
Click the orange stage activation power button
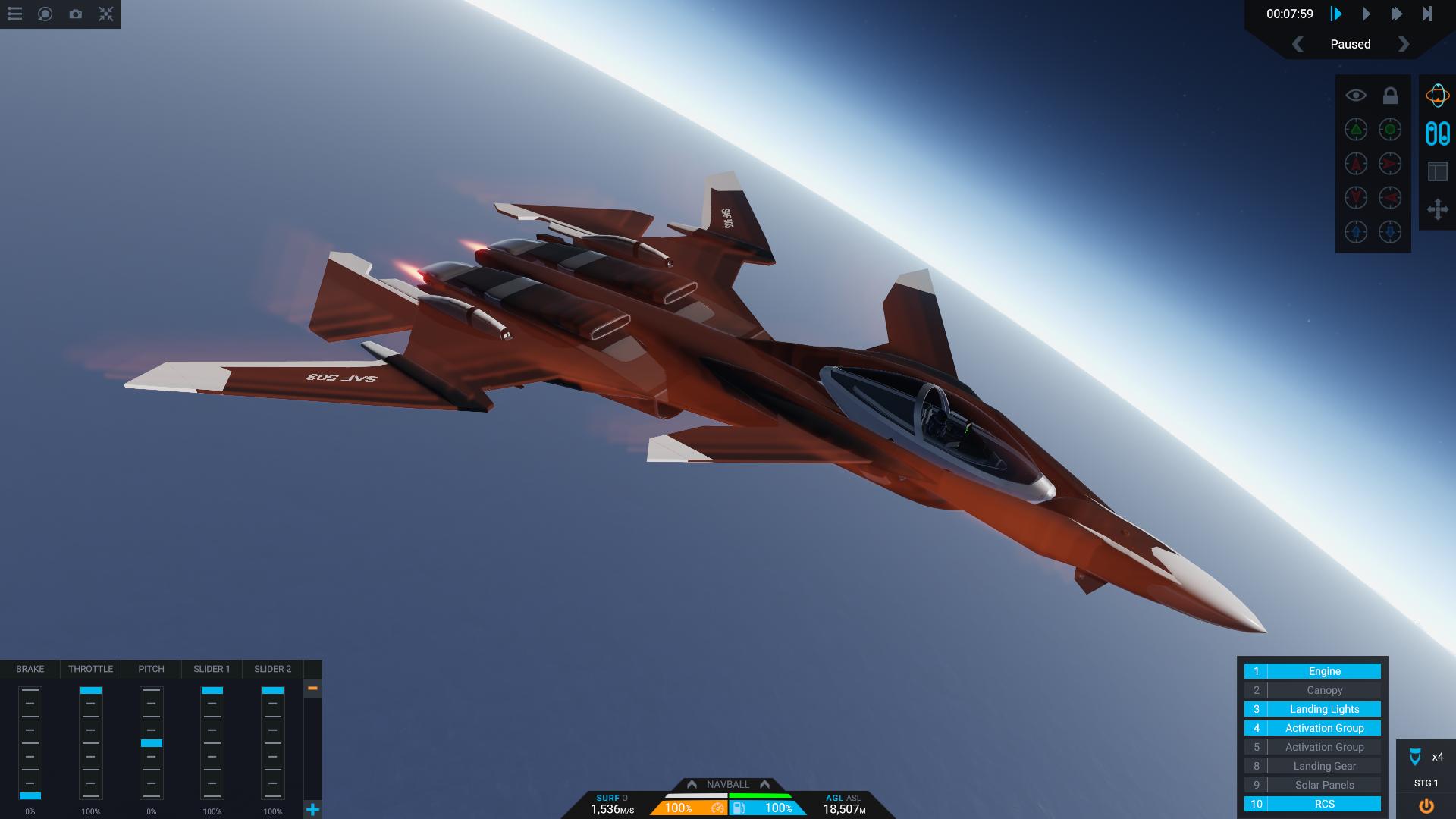1426,805
